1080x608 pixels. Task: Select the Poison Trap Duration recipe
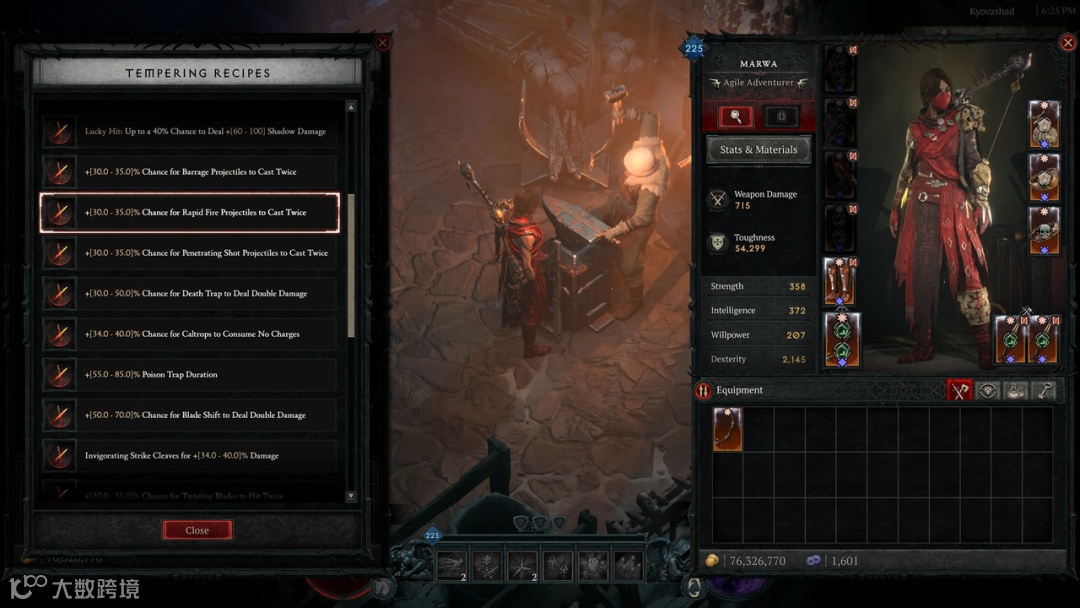coord(190,375)
